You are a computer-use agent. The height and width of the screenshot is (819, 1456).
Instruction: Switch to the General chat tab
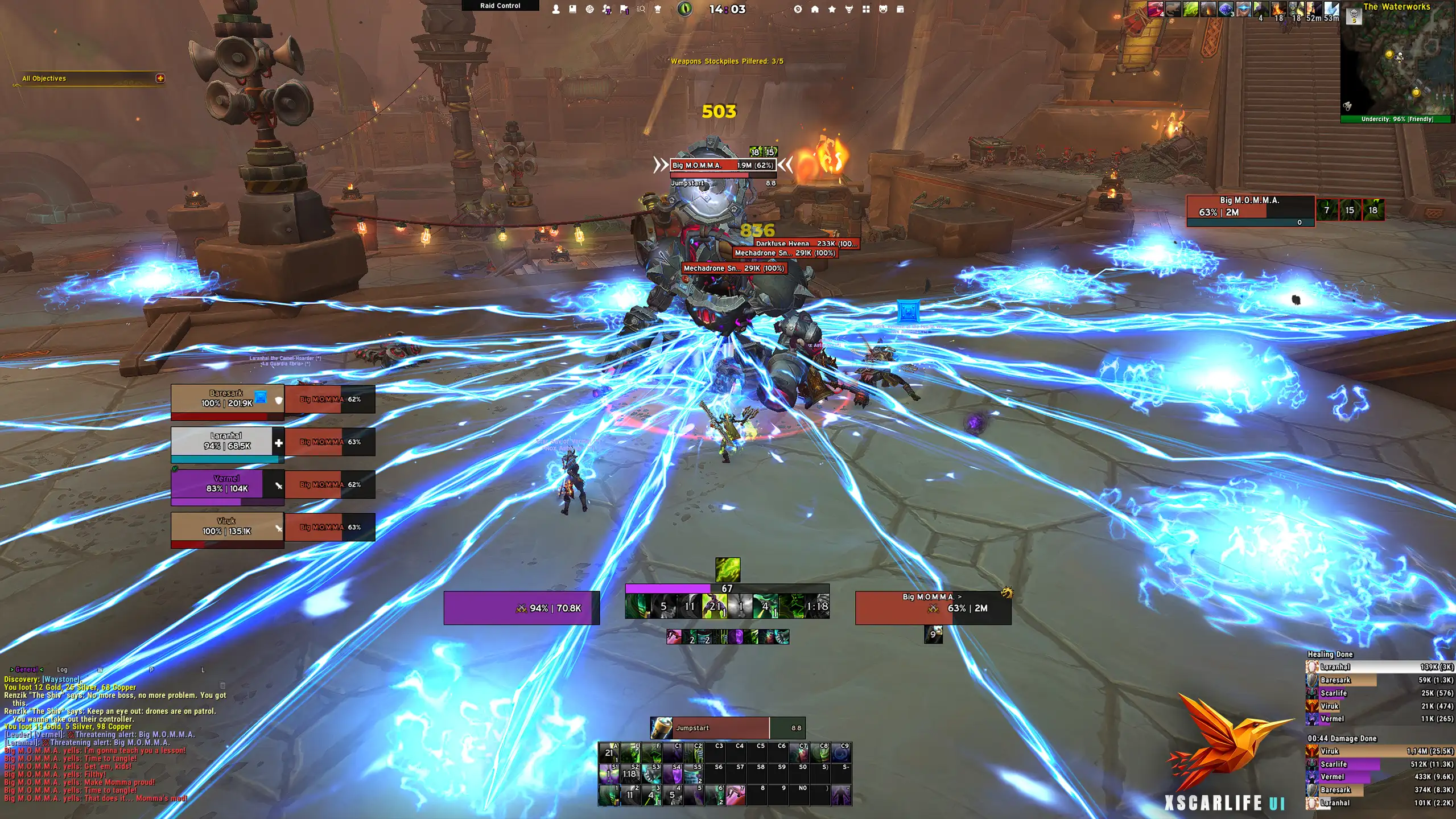(26, 669)
